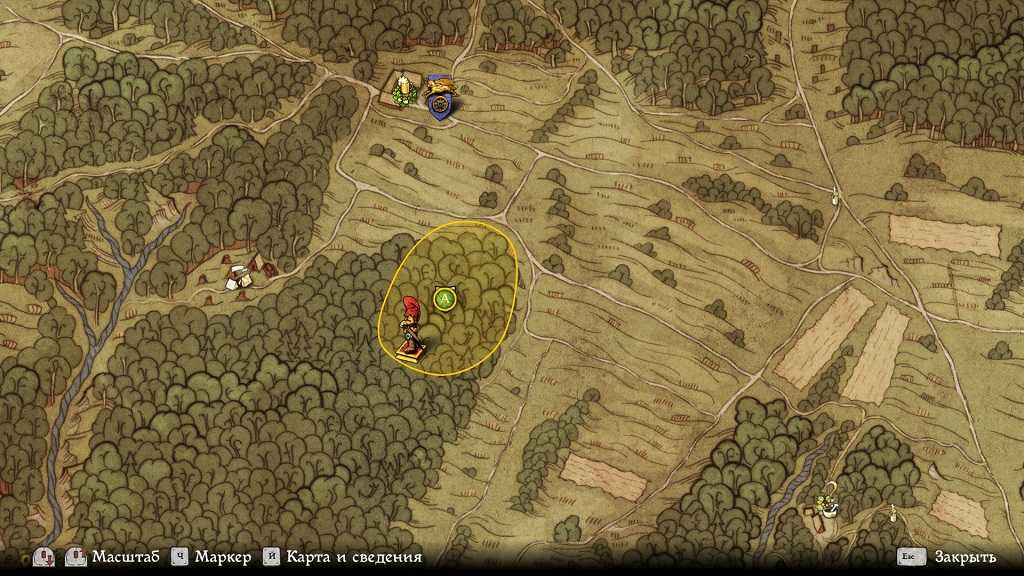1024x576 pixels.
Task: Close the map with Закрыть
Action: click(x=963, y=557)
